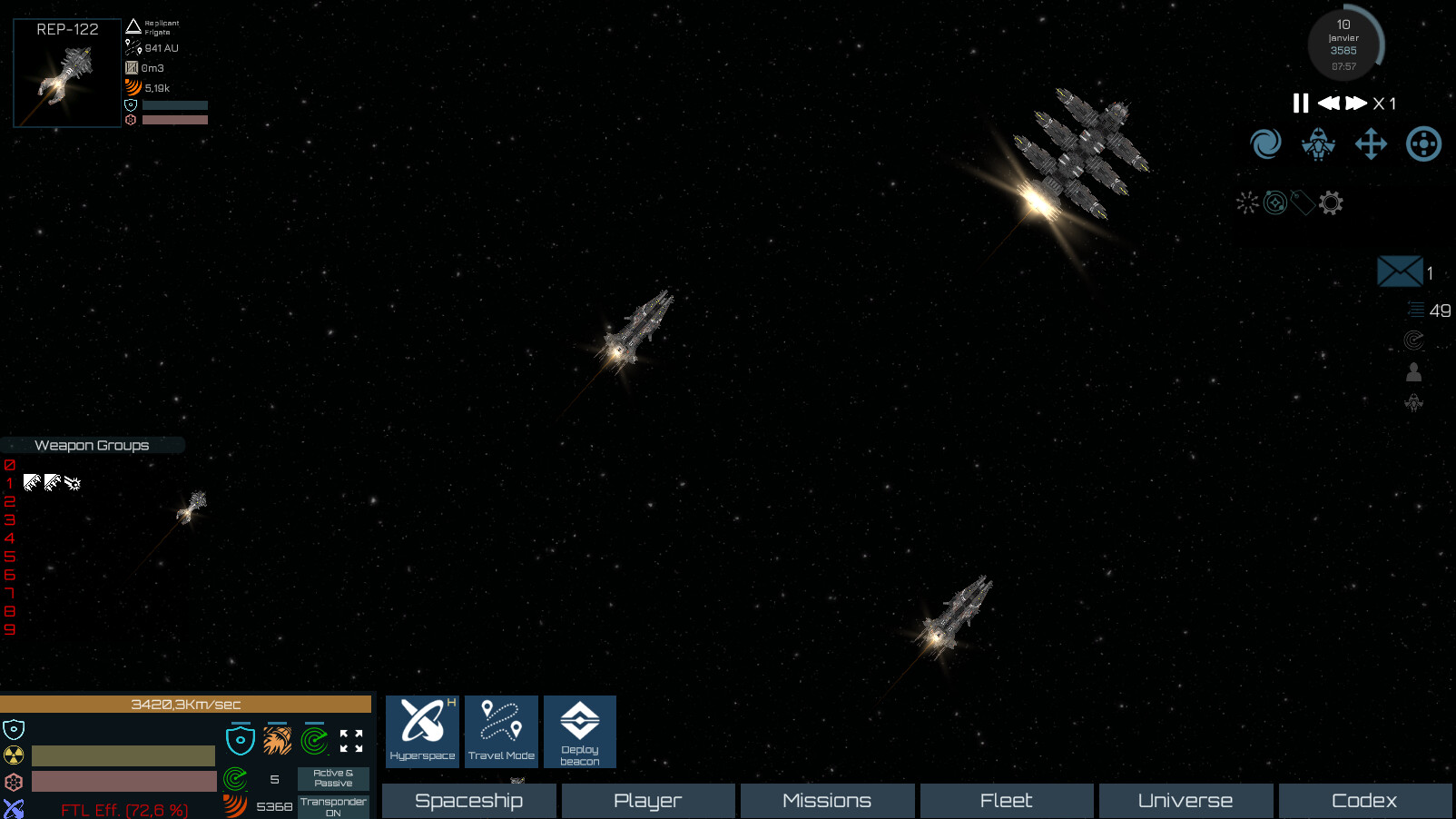1456x819 pixels.
Task: Select the spaceship view icon
Action: pos(1318,143)
